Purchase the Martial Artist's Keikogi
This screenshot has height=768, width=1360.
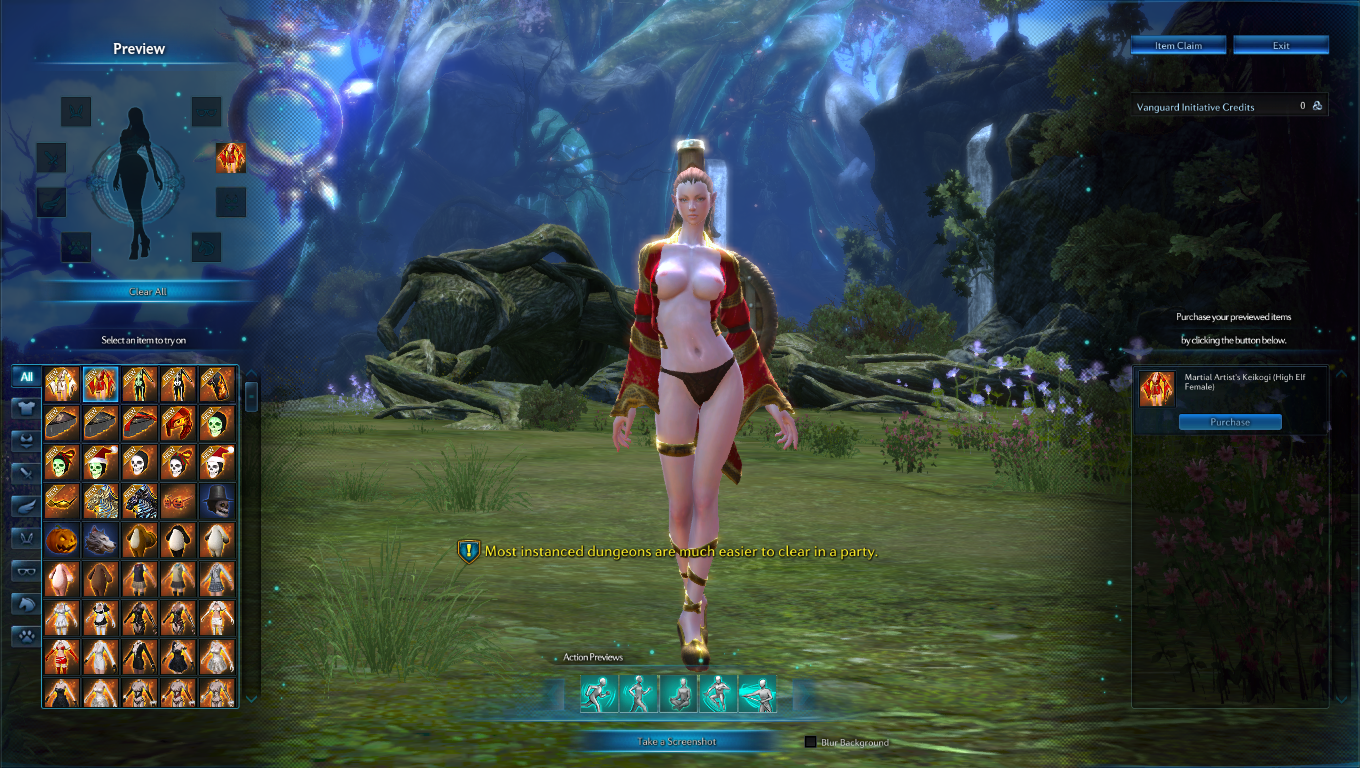[x=1229, y=422]
